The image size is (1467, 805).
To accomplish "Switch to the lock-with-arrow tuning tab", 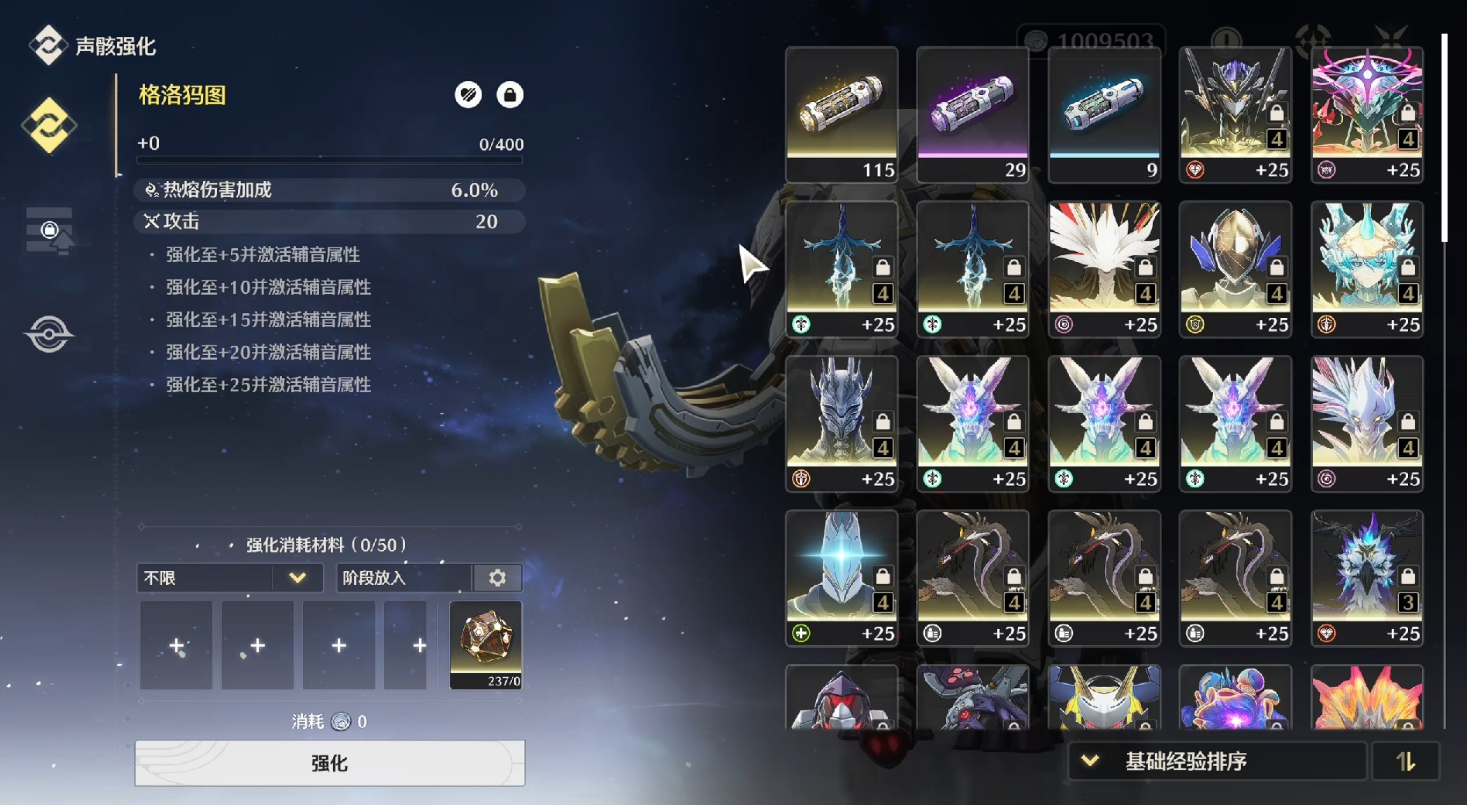I will point(49,231).
